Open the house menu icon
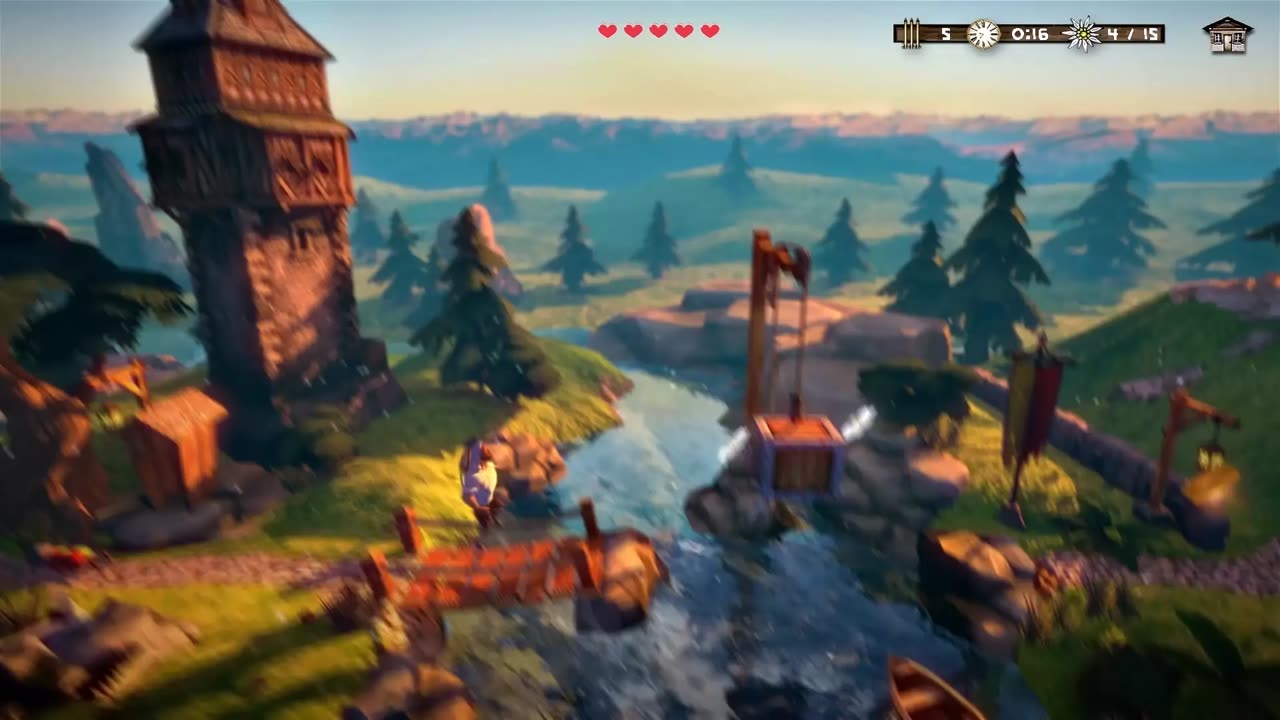 click(1227, 35)
